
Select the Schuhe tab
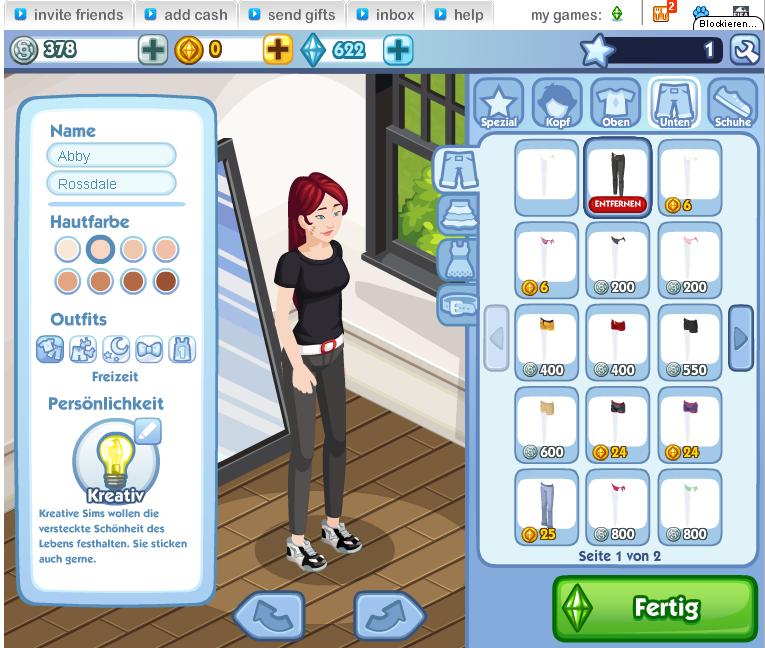pos(732,103)
